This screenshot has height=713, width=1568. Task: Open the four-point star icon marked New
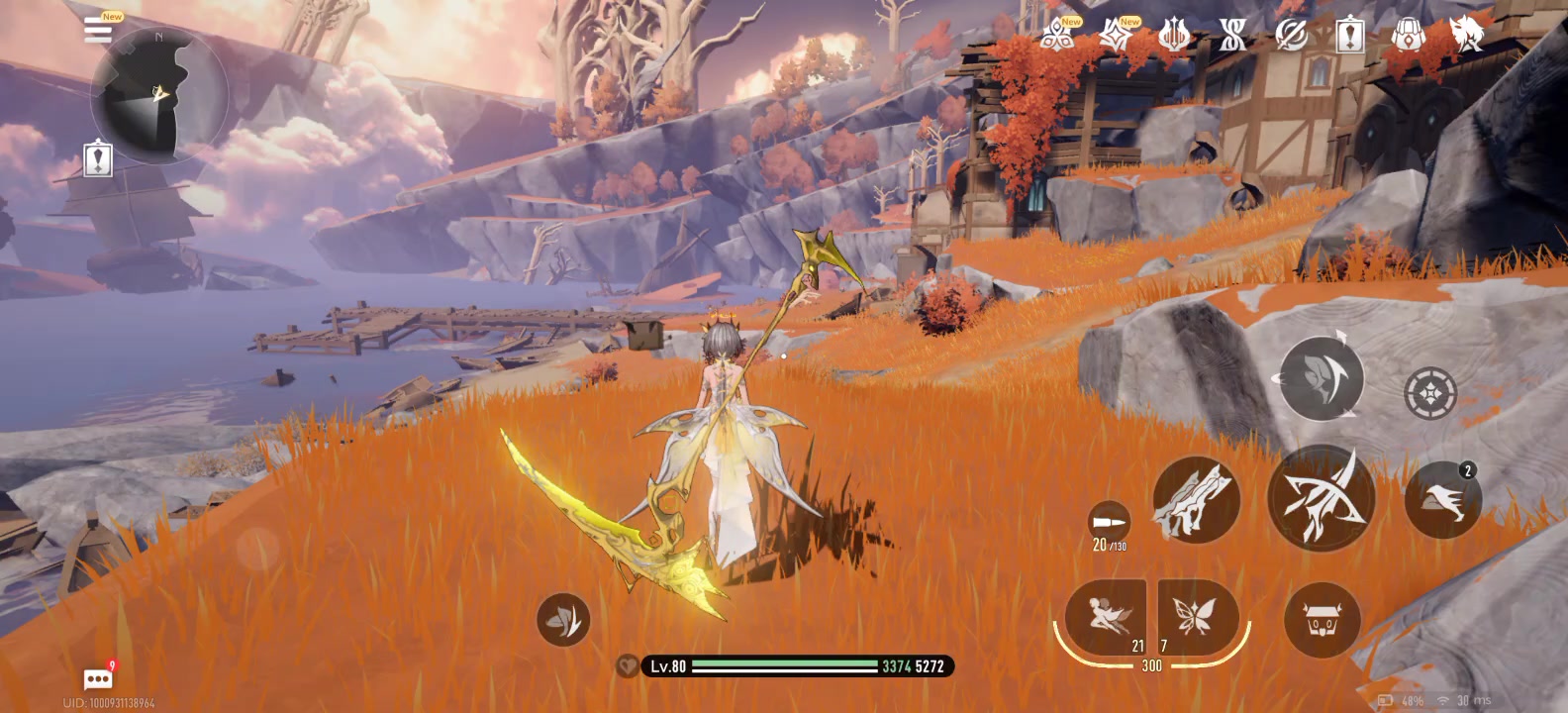point(1117,37)
